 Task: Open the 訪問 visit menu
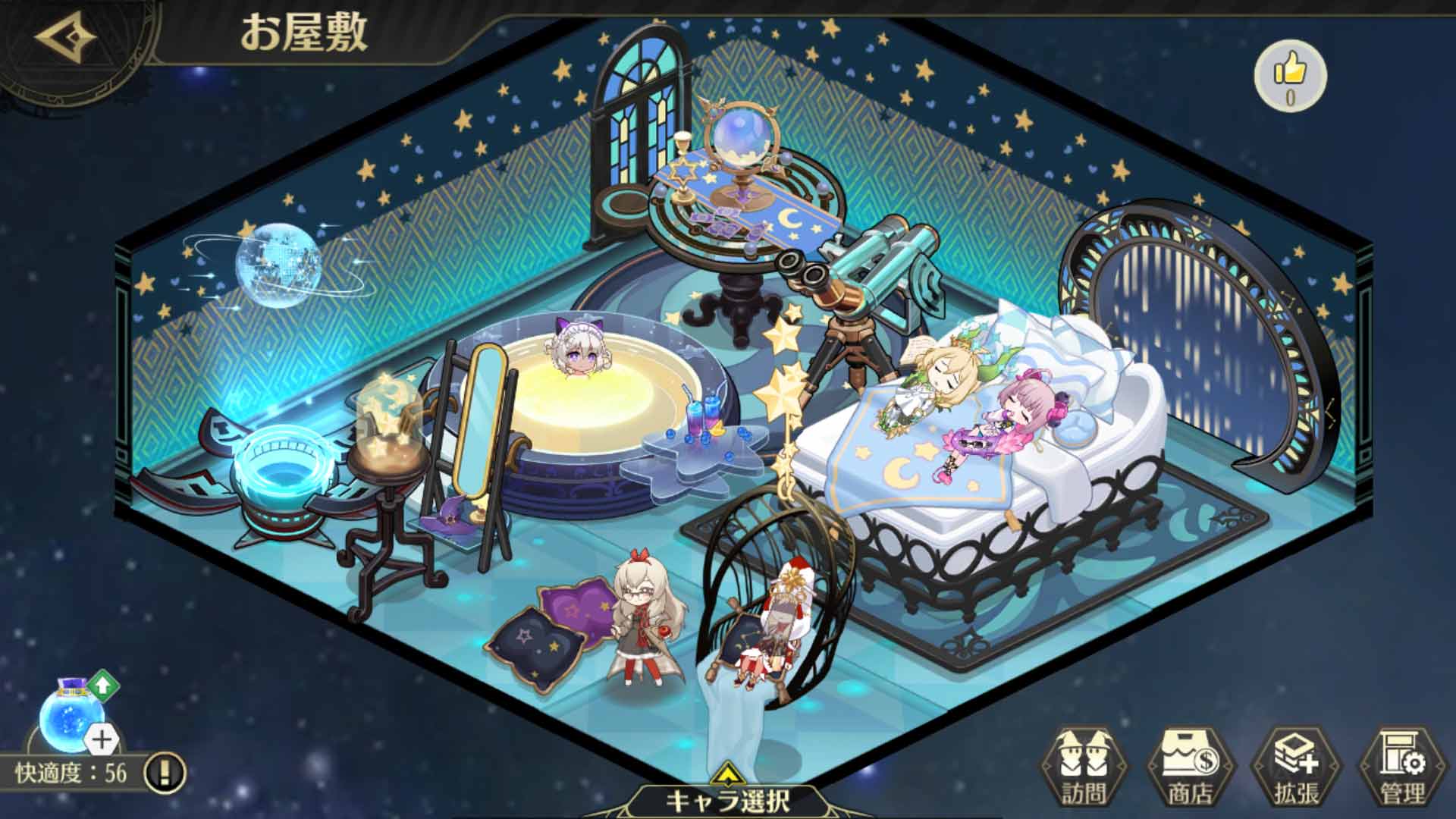click(x=1083, y=767)
